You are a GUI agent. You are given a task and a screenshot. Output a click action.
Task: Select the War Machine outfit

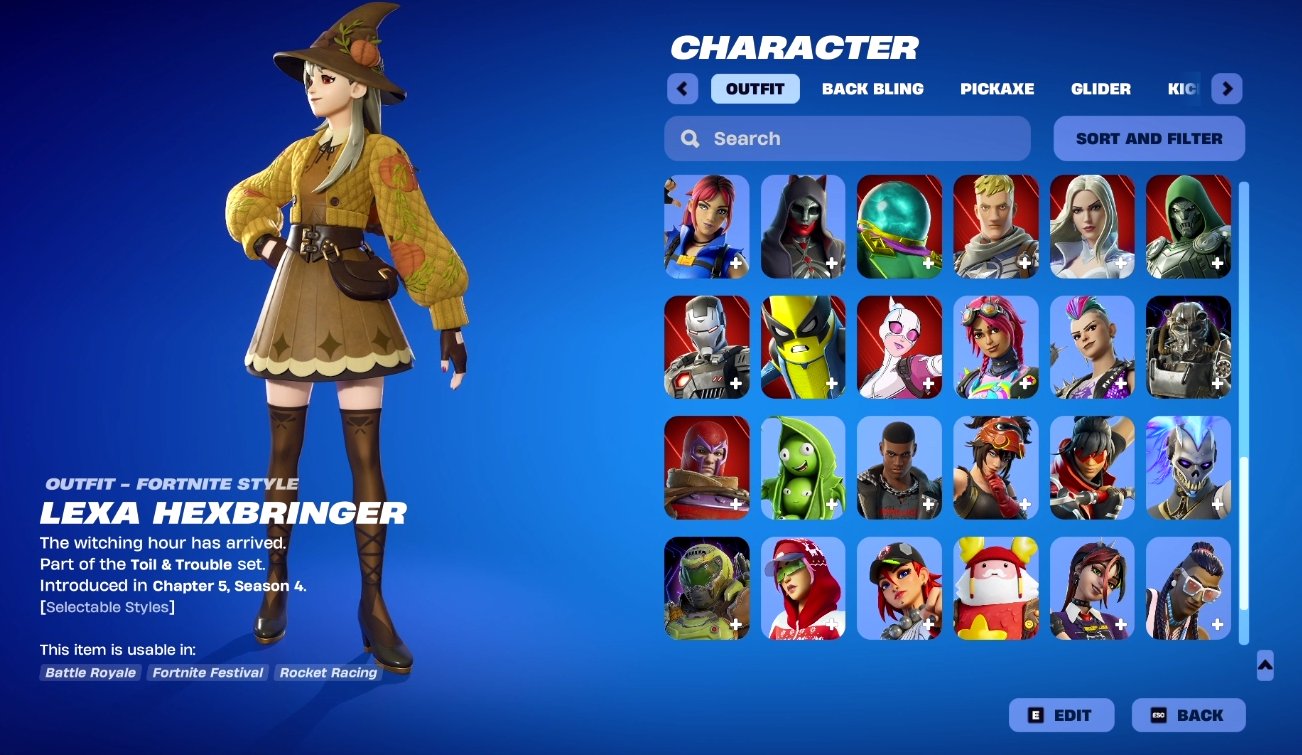(x=706, y=346)
